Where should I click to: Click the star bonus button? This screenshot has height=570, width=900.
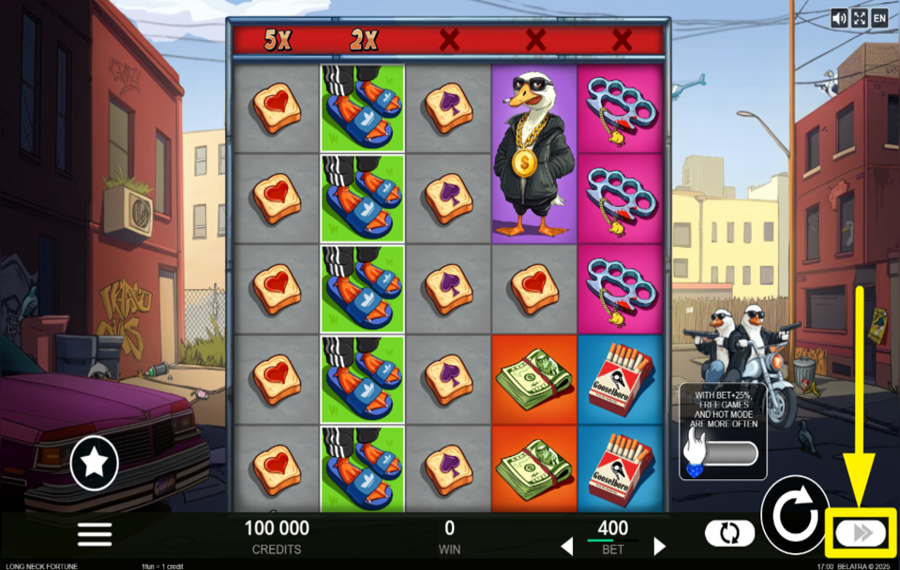(x=95, y=462)
